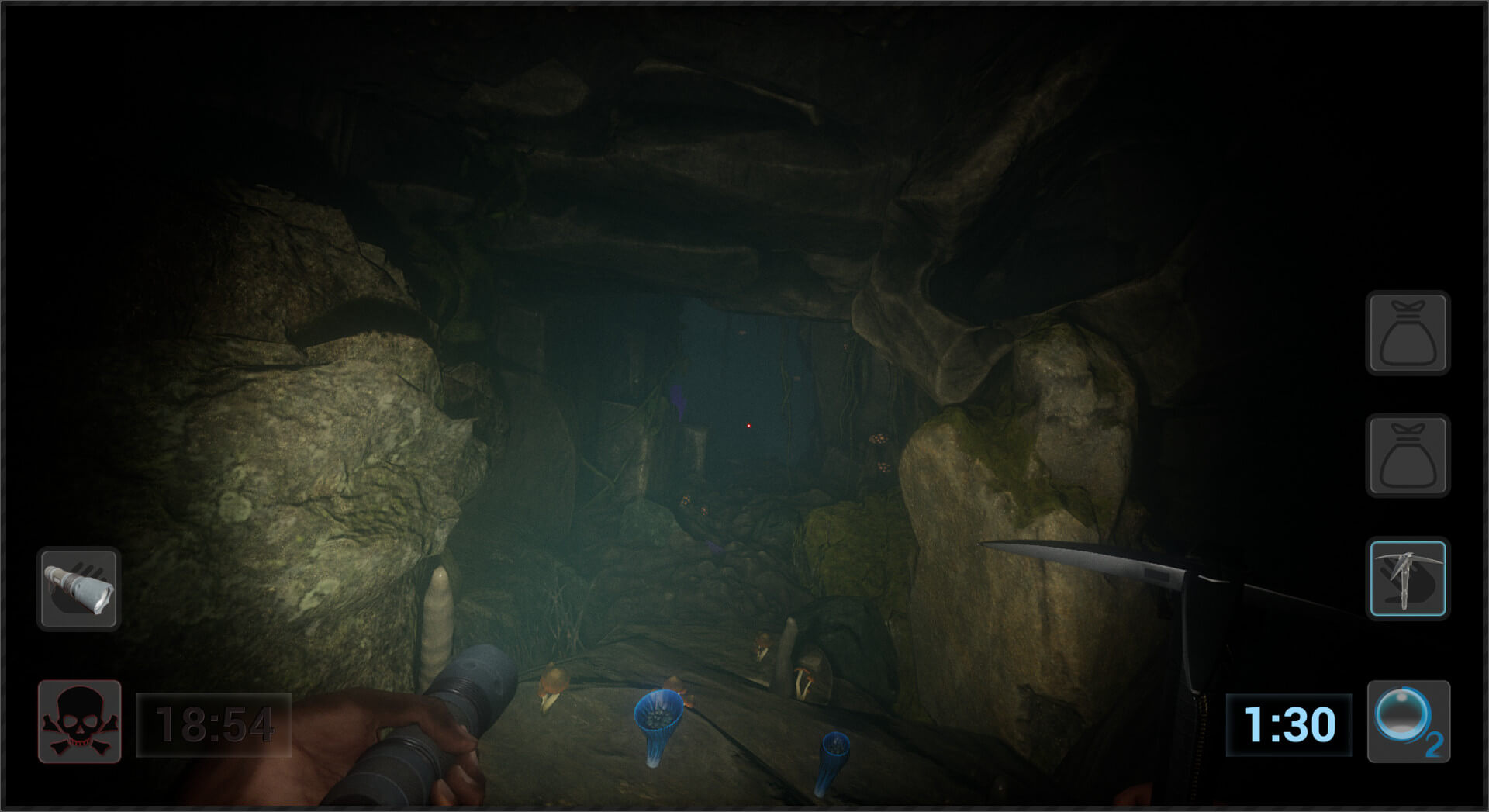Select the pickaxe tool slot
The height and width of the screenshot is (812, 1489).
pyautogui.click(x=1408, y=579)
